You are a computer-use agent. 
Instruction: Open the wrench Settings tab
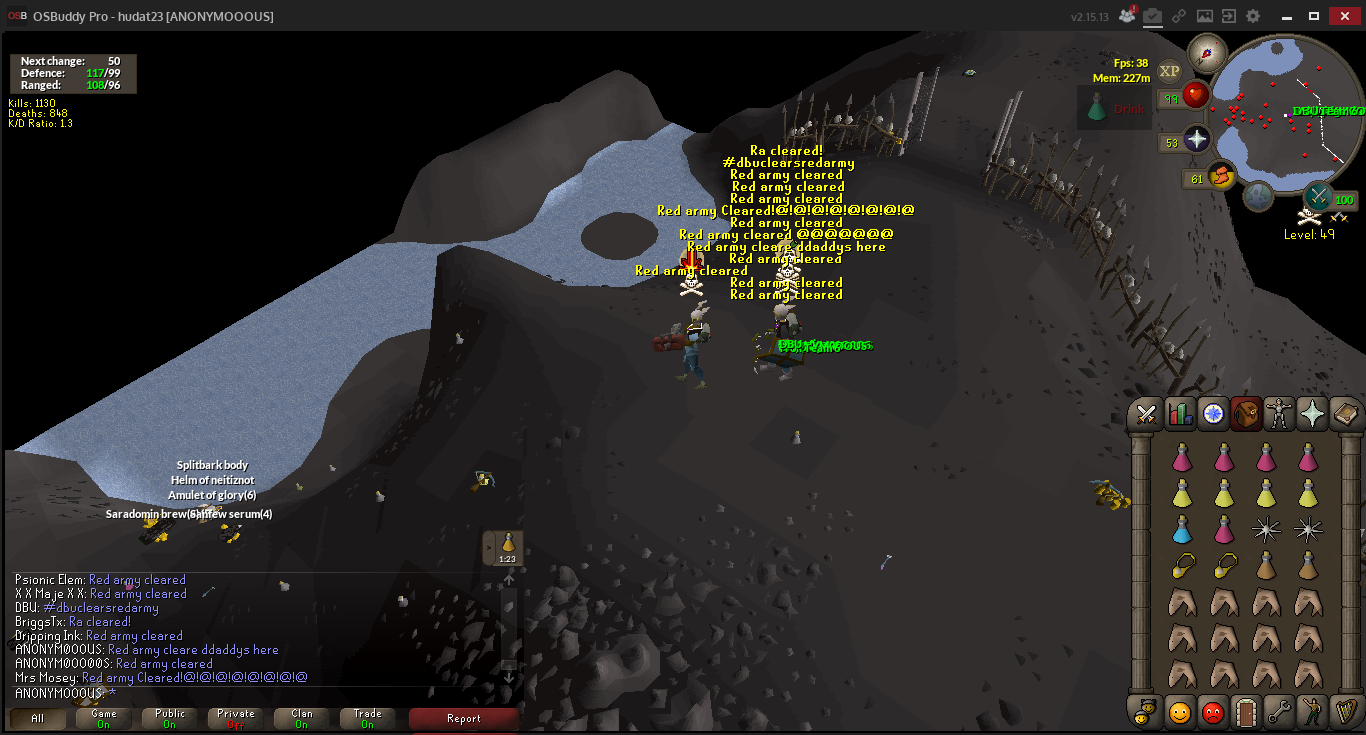pyautogui.click(x=1279, y=712)
